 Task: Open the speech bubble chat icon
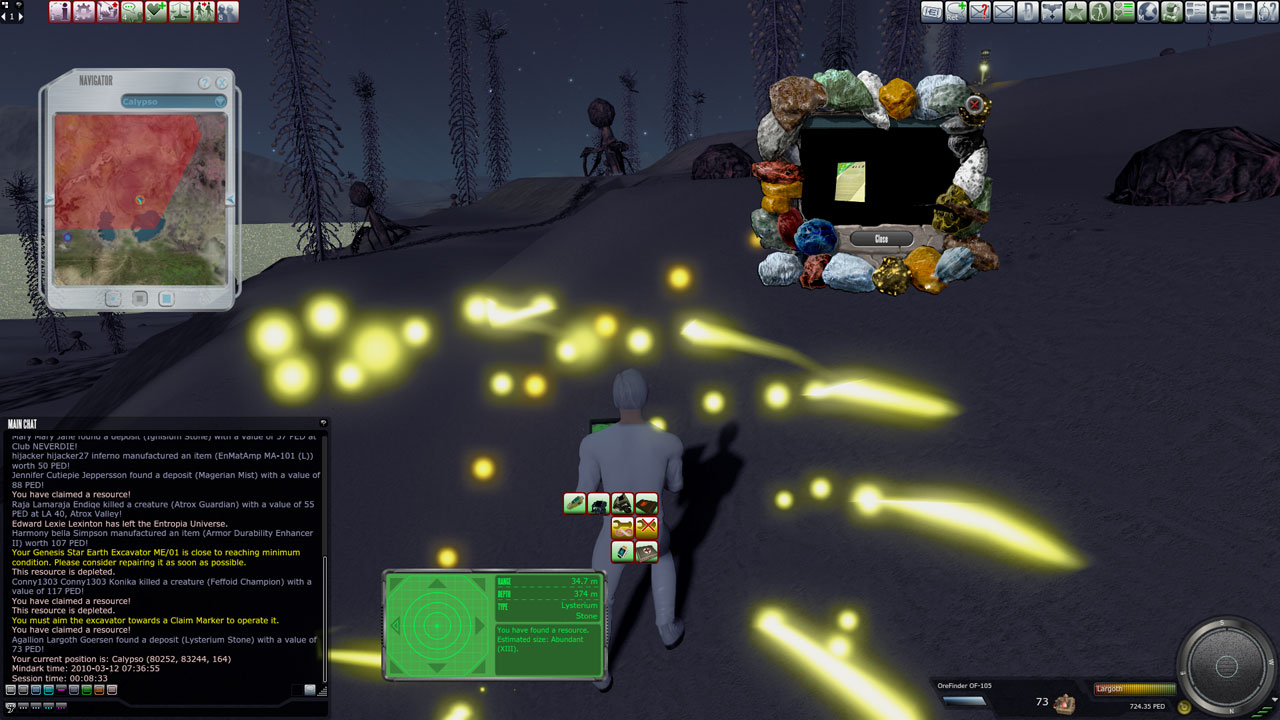132,12
